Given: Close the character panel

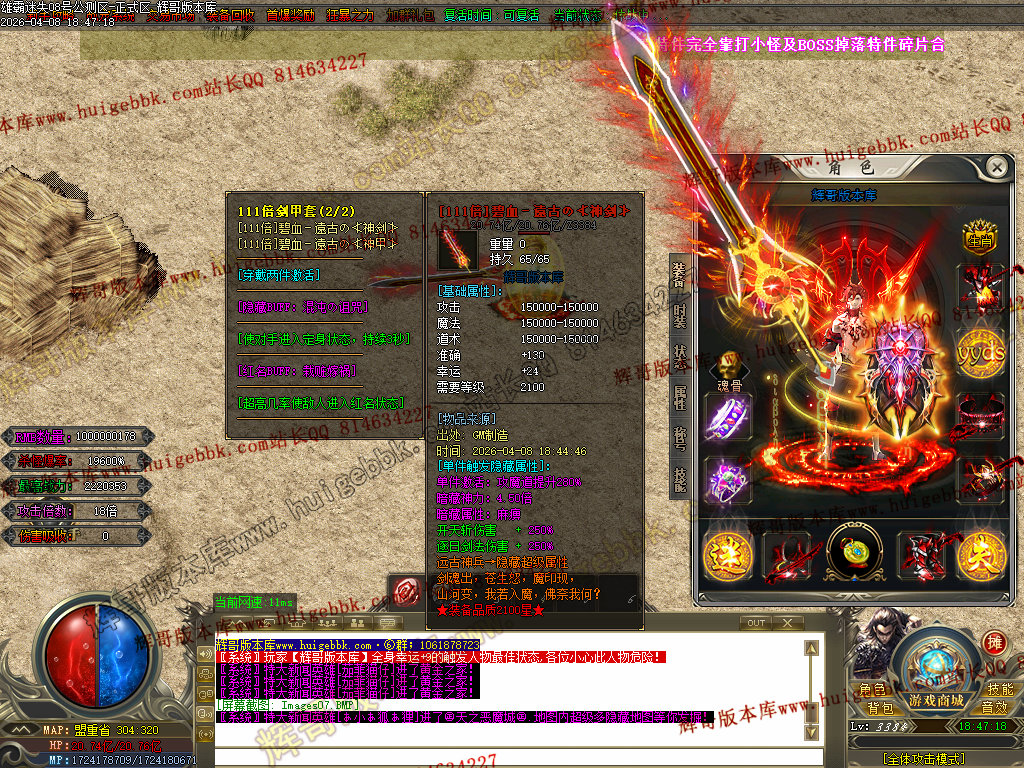Looking at the screenshot, I should tap(996, 166).
